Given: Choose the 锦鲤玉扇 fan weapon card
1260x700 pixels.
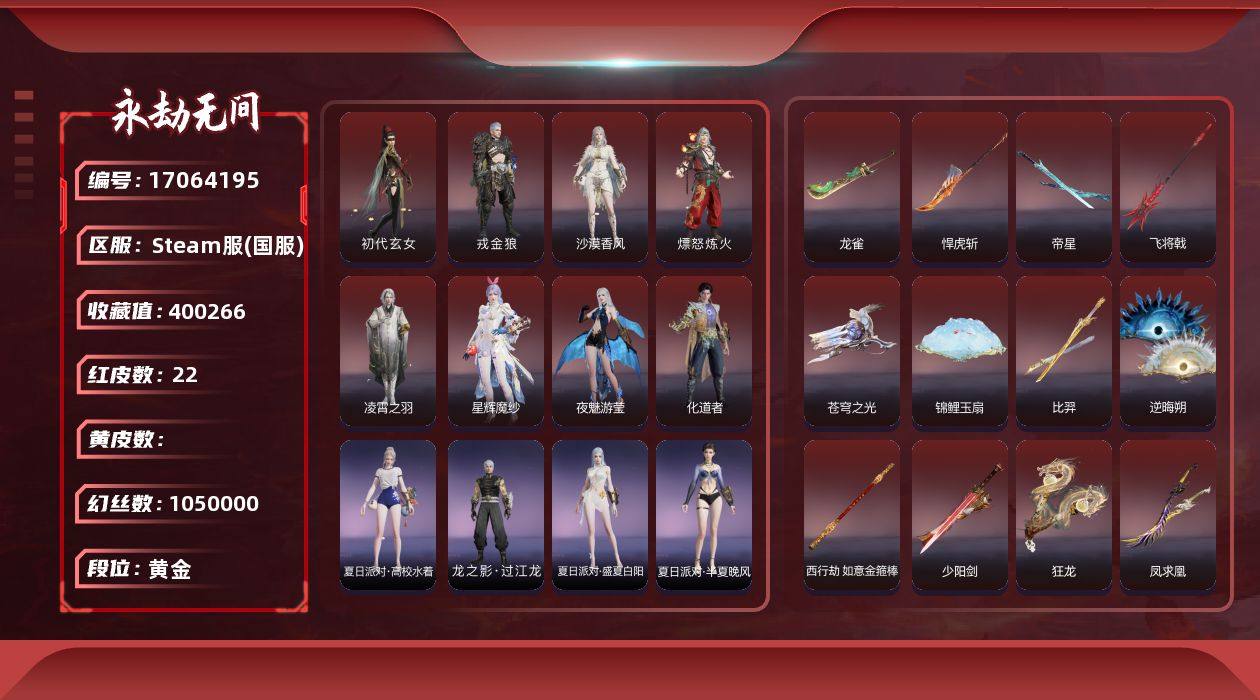Looking at the screenshot, I should pyautogui.click(x=960, y=351).
